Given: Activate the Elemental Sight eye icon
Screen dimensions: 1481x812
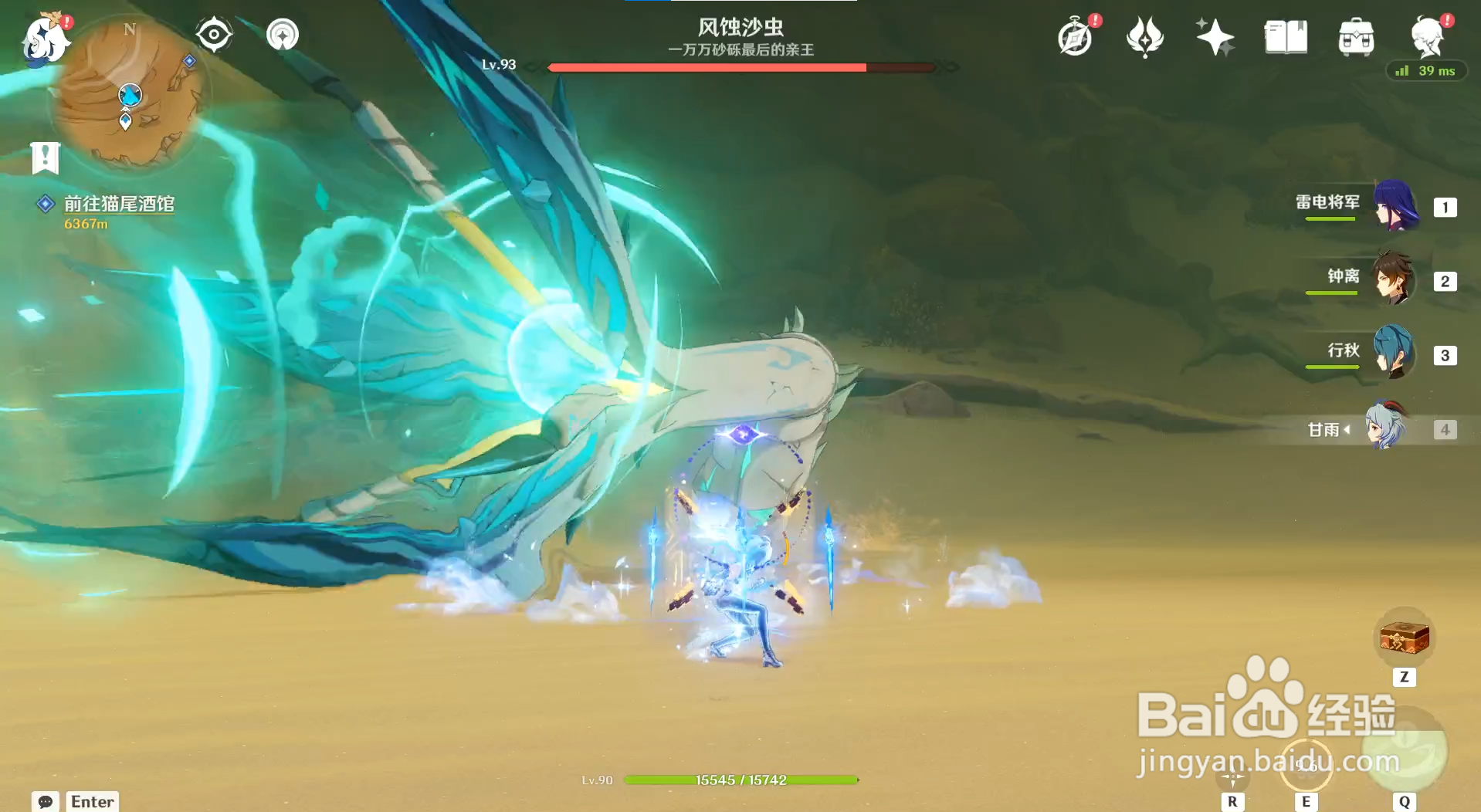Looking at the screenshot, I should [214, 34].
